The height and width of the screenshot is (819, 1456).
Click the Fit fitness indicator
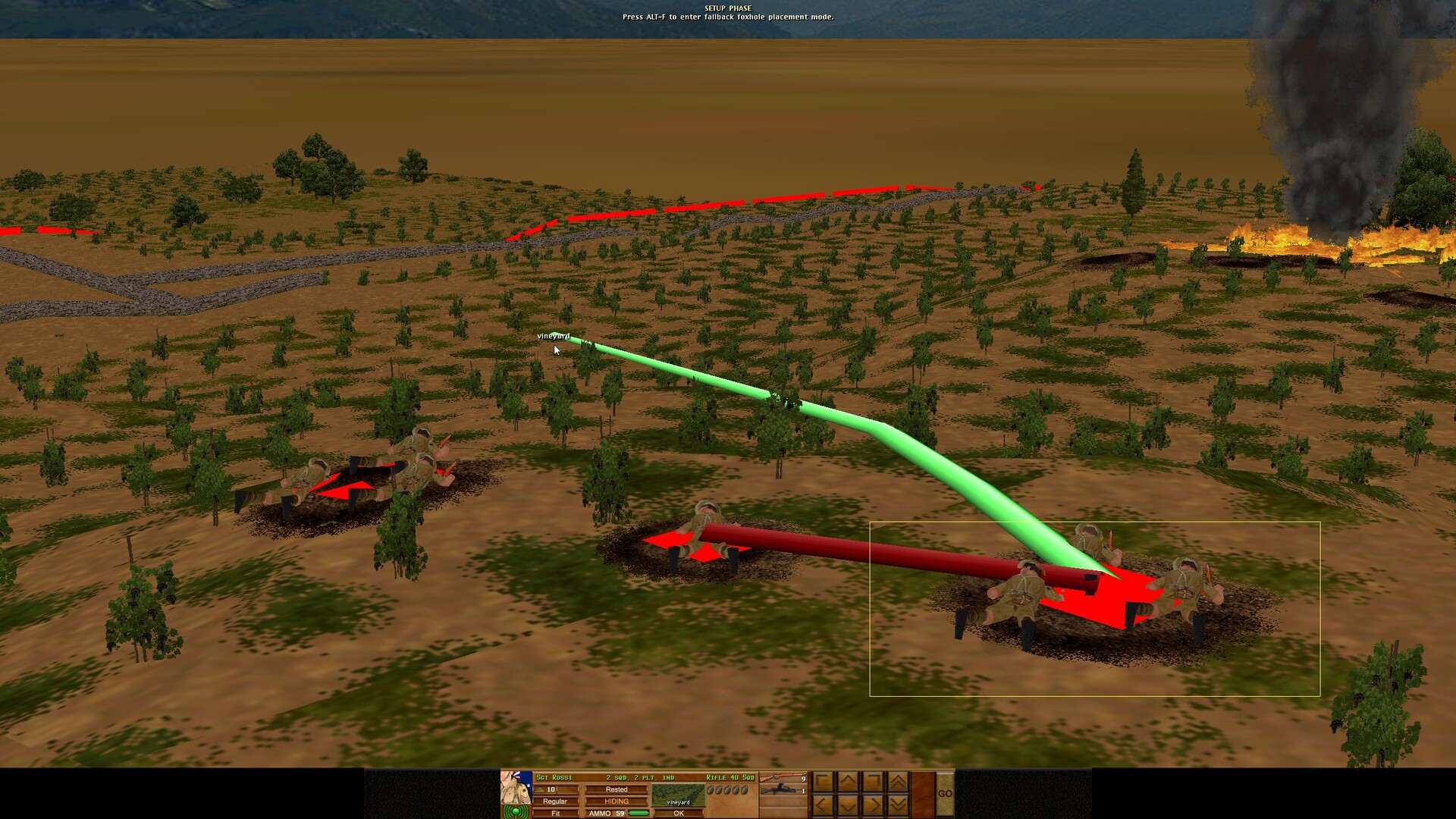556,814
